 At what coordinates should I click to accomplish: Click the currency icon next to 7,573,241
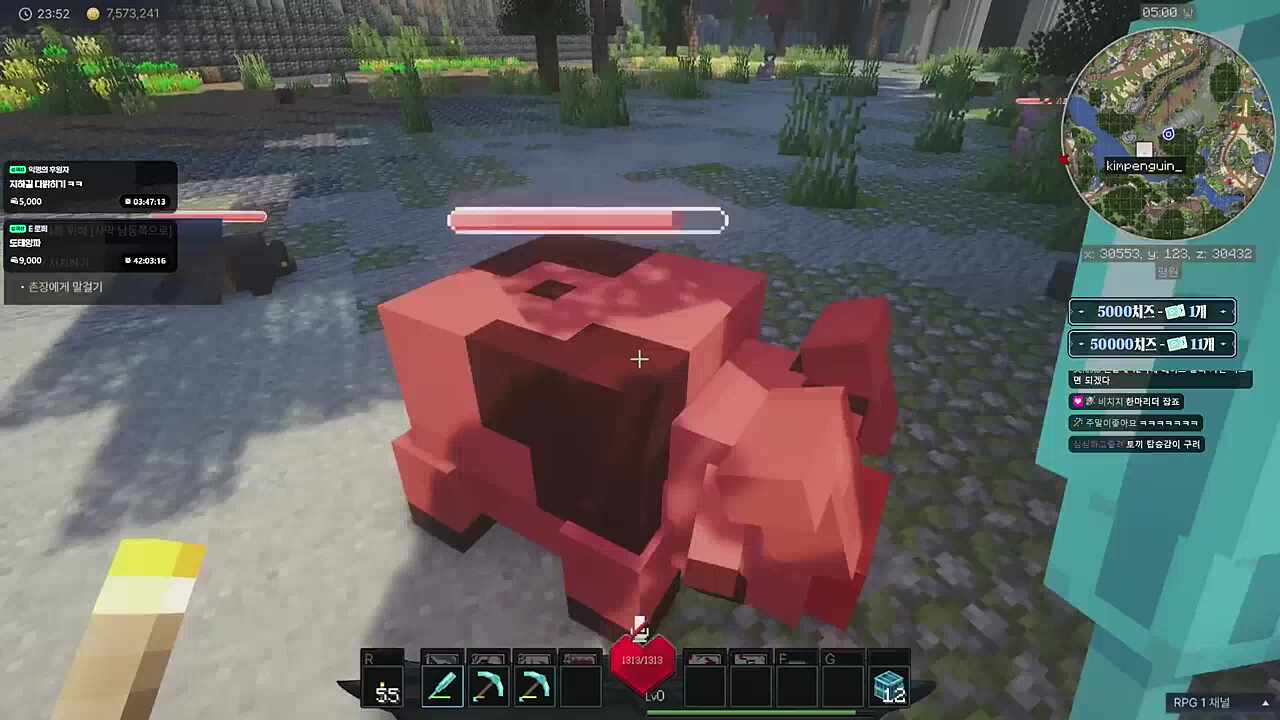[92, 14]
